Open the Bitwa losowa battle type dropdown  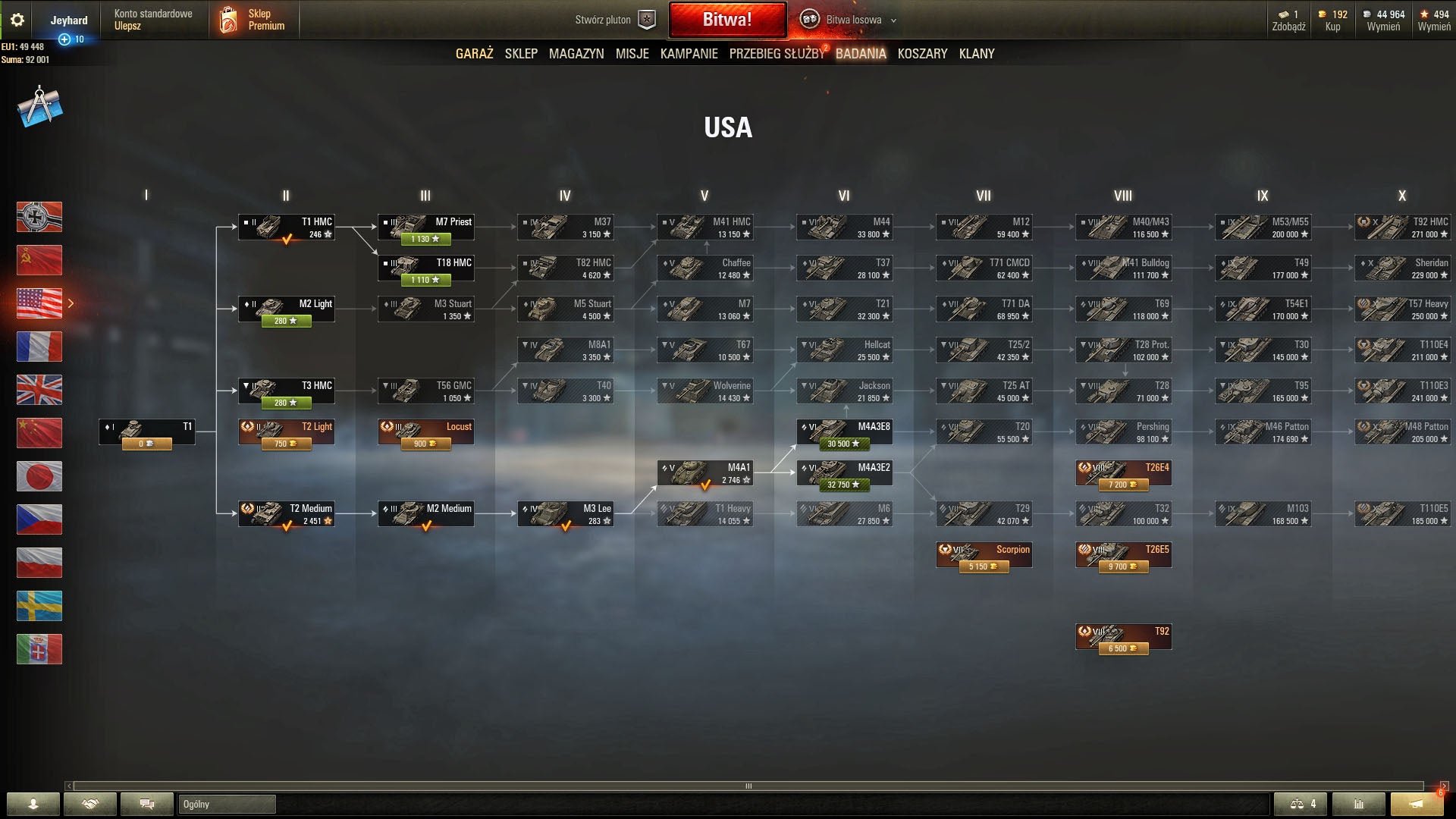point(853,20)
